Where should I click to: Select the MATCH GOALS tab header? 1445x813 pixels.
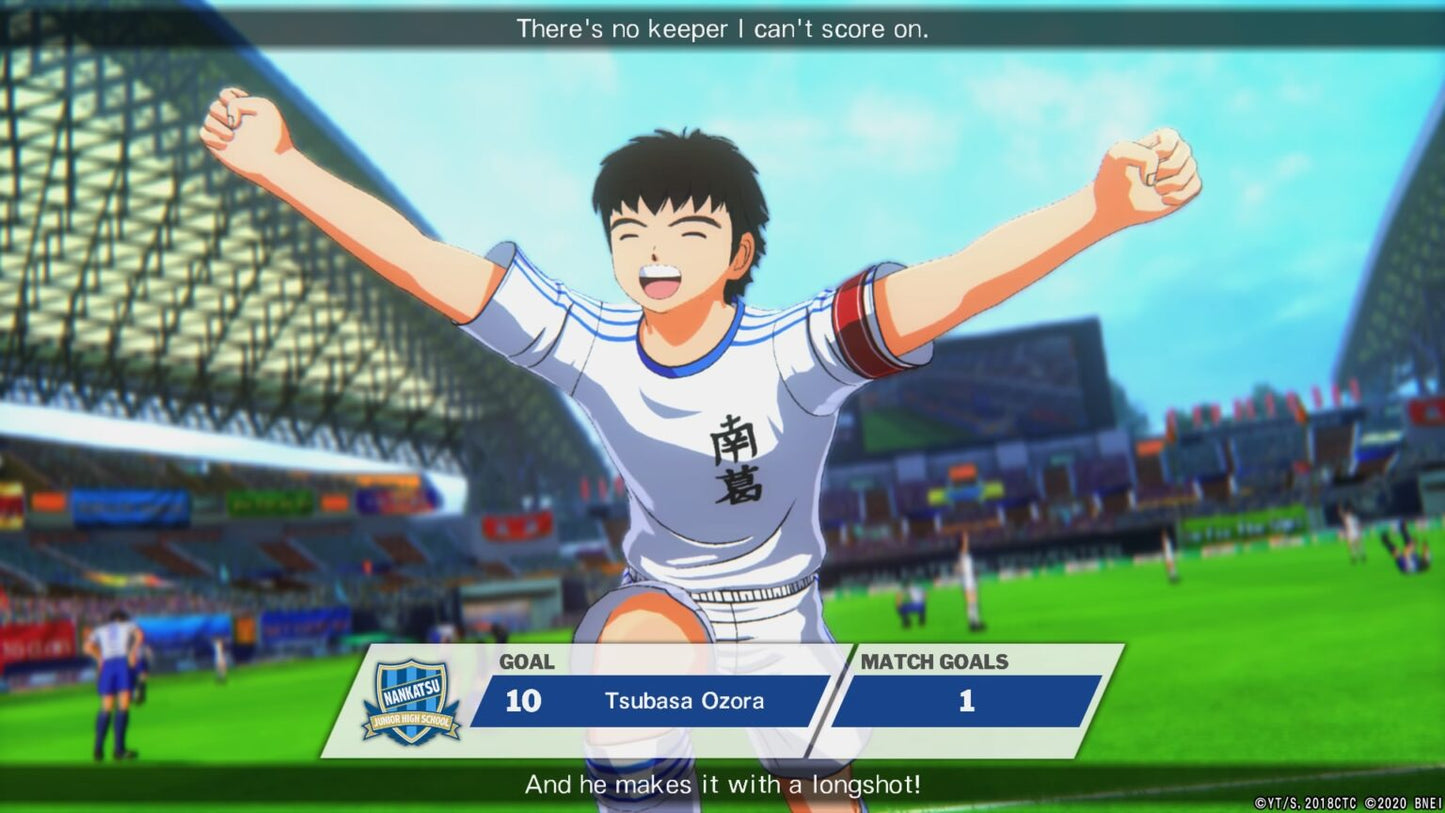pyautogui.click(x=934, y=662)
